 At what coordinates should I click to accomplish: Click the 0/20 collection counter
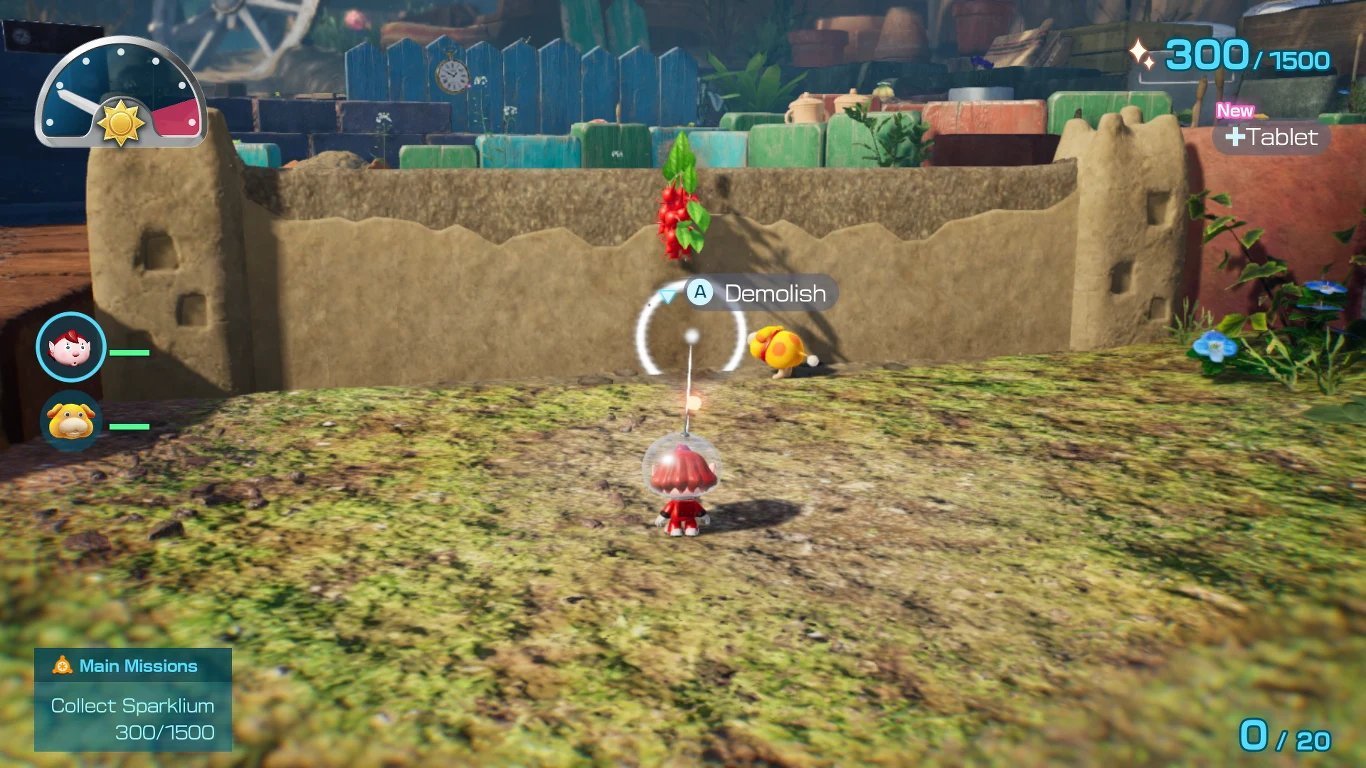point(1284,735)
